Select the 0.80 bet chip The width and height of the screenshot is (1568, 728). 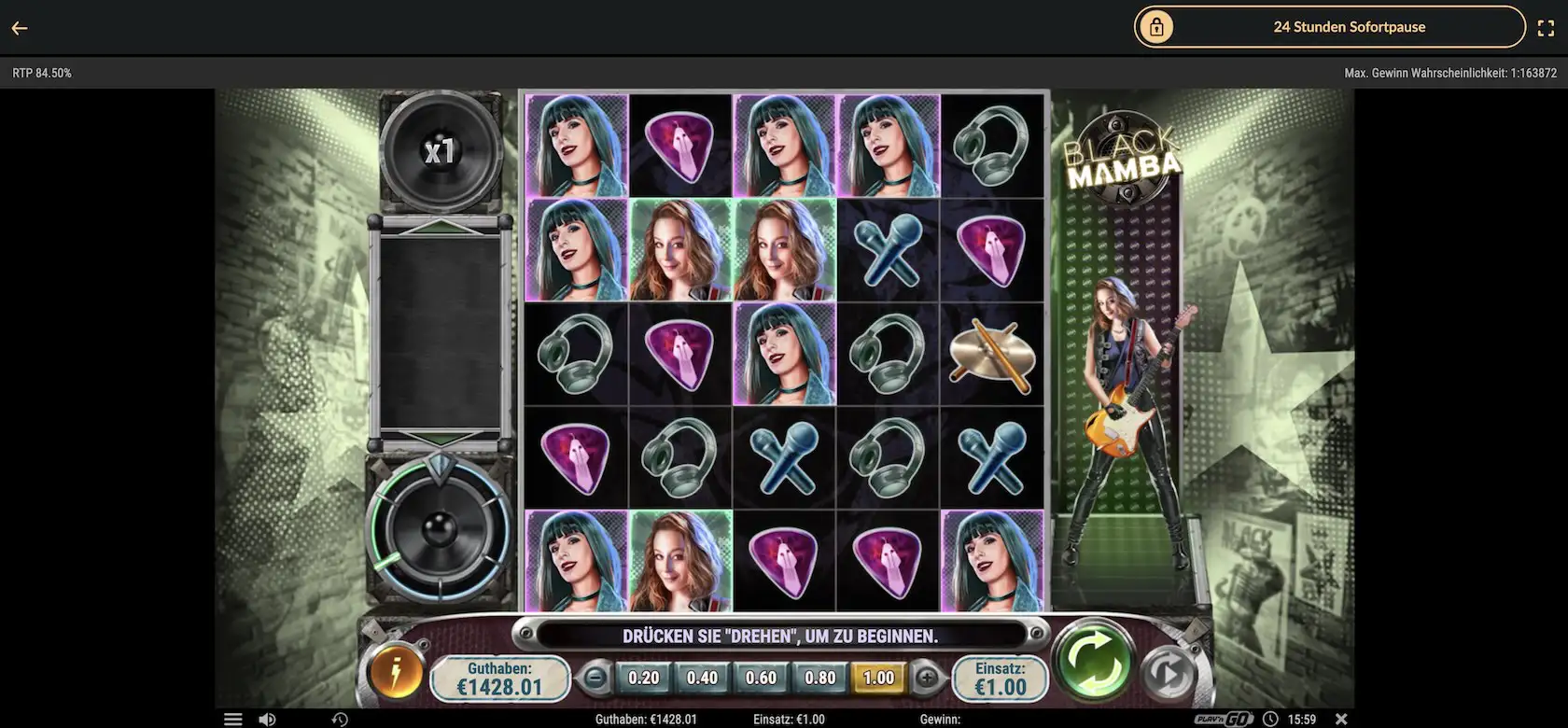coord(819,679)
